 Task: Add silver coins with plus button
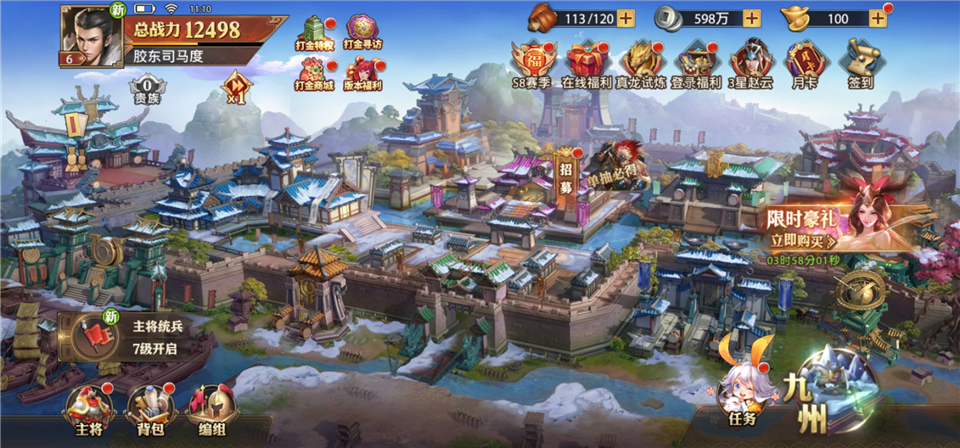click(x=752, y=17)
